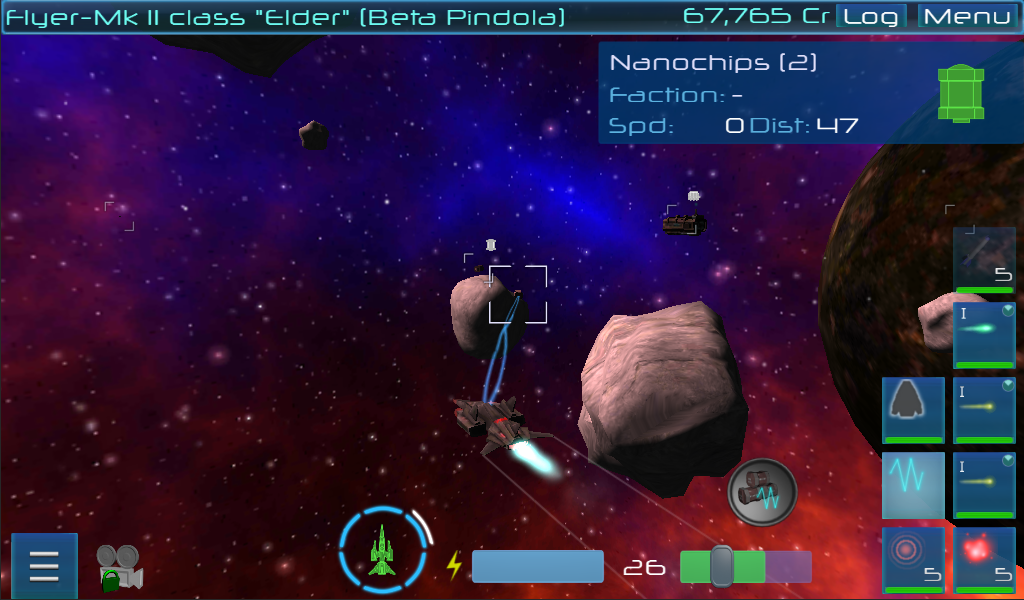Activate the cyan zigzag wave ability

[913, 485]
